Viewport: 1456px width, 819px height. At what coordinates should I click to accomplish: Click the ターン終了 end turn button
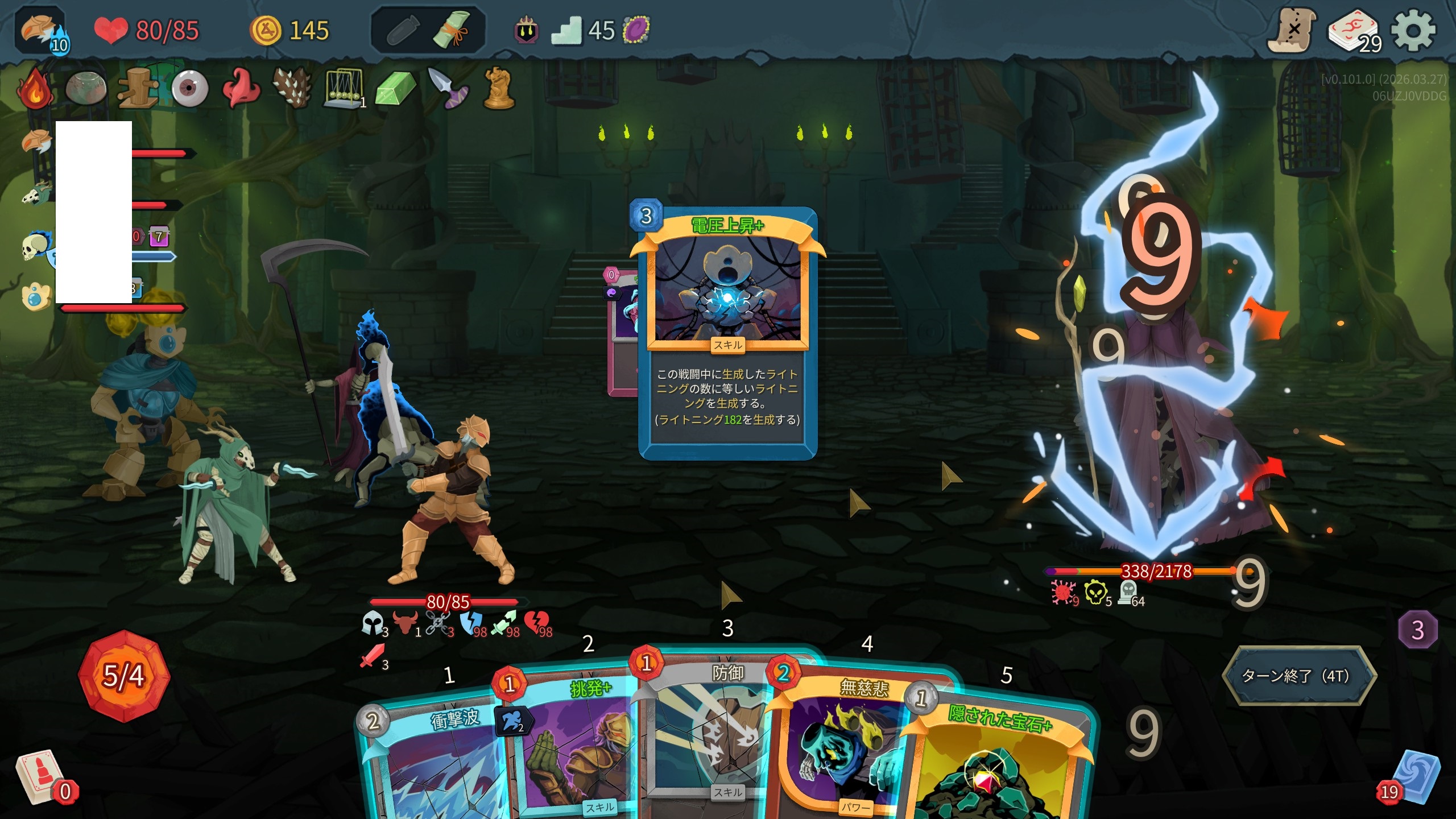(1299, 676)
